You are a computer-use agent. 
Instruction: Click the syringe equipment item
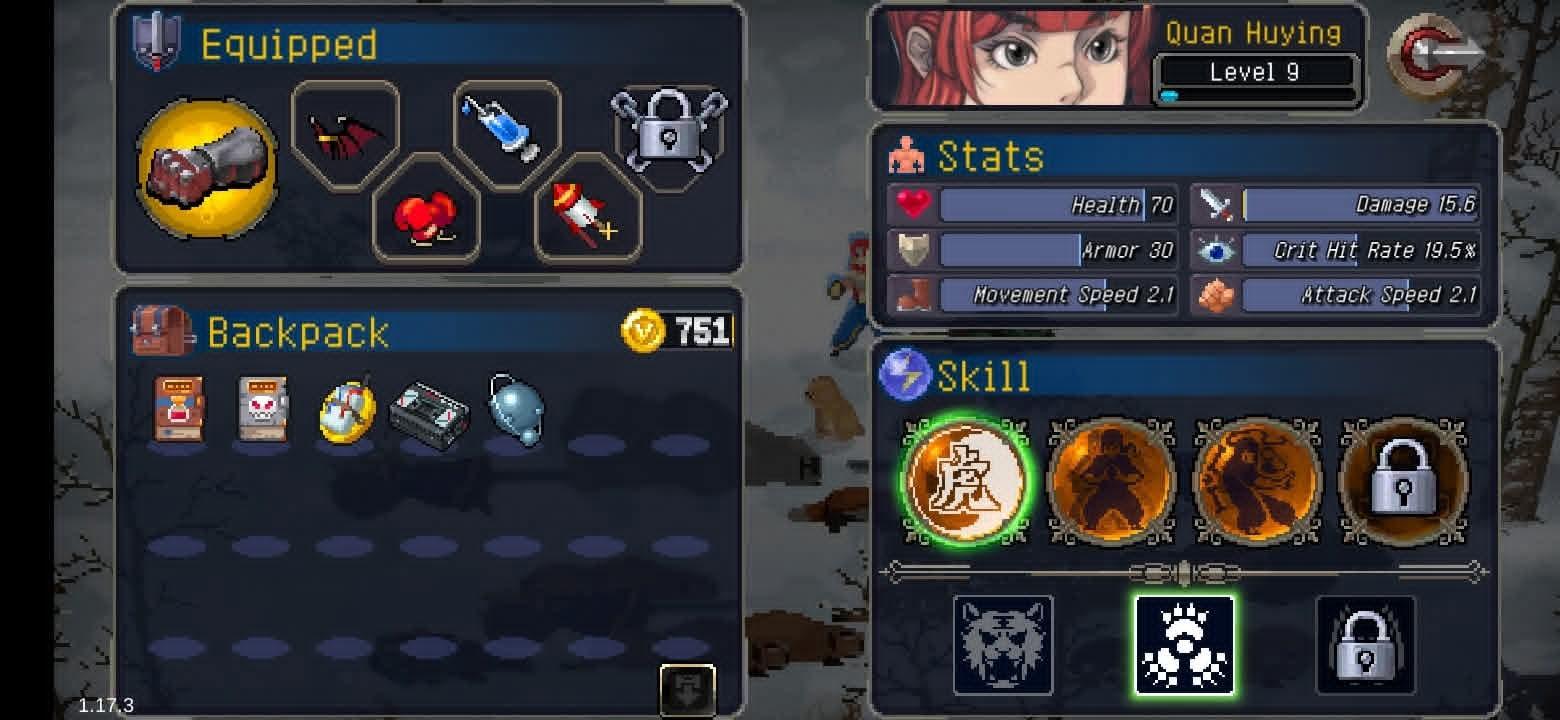click(x=505, y=130)
